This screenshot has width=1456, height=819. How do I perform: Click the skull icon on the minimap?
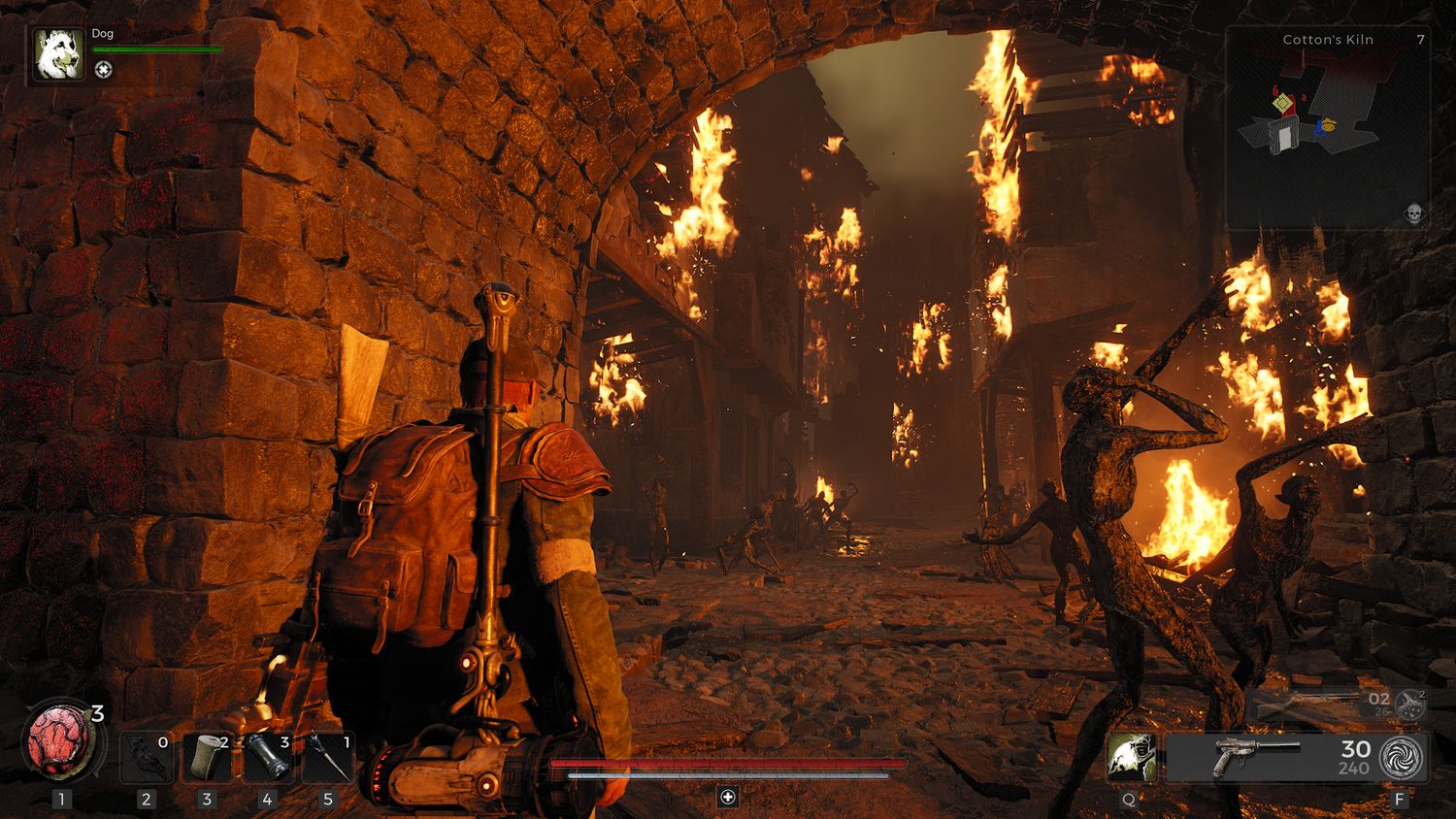tap(1414, 213)
